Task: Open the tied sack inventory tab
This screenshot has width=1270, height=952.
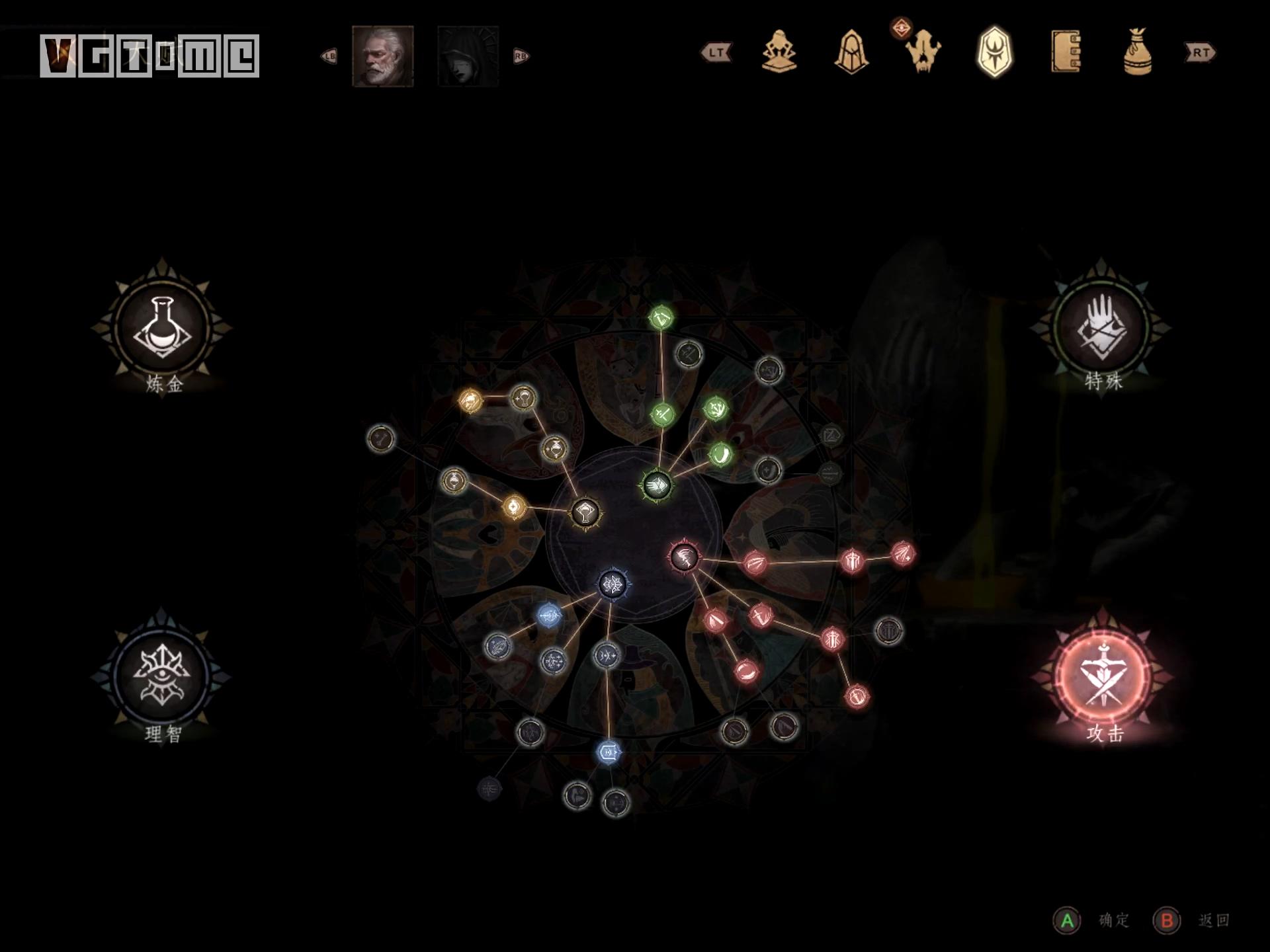Action: [x=1137, y=52]
